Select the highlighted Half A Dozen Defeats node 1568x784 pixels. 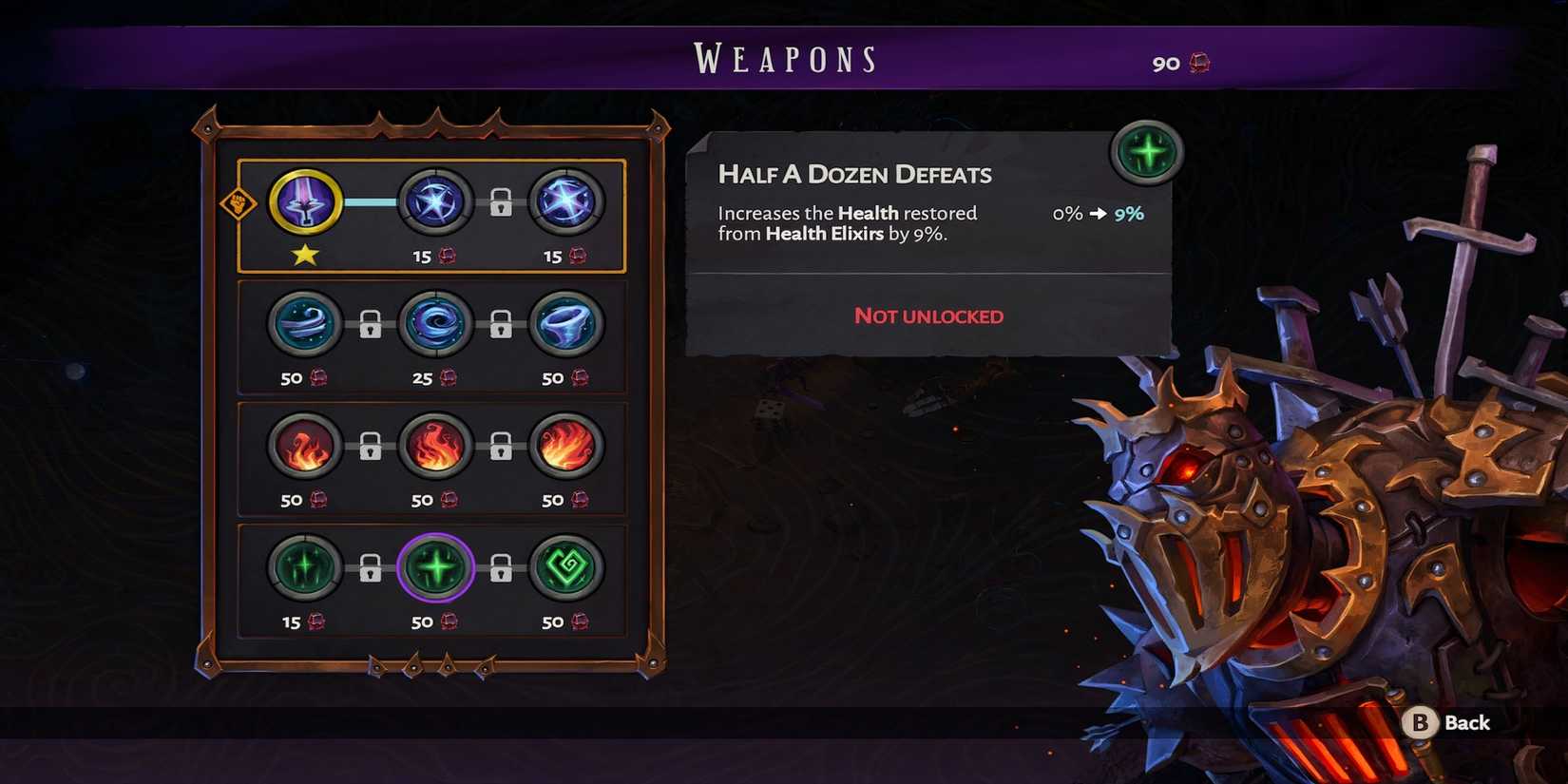tap(436, 568)
